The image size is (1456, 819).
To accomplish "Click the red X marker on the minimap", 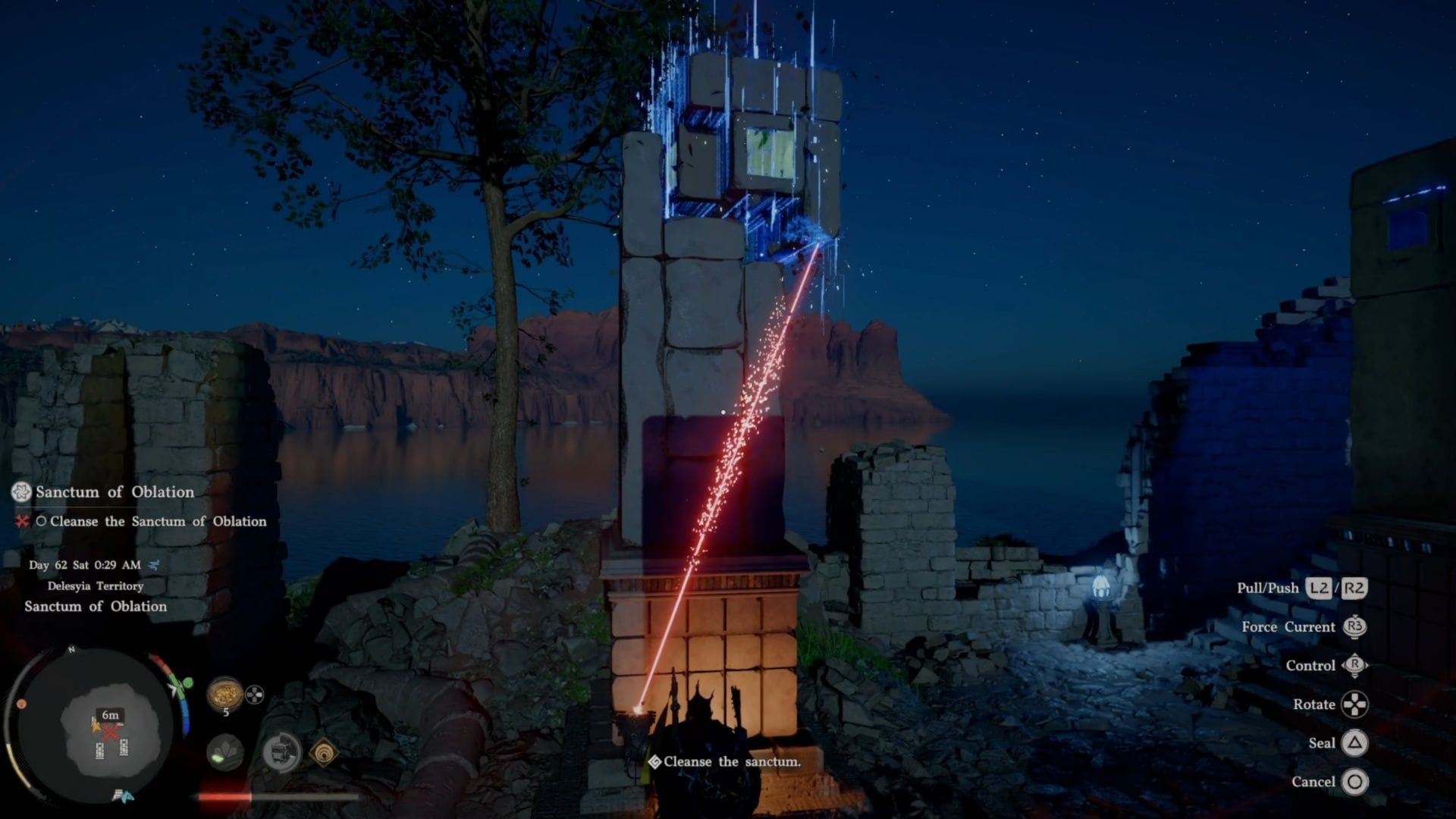I will click(x=111, y=733).
